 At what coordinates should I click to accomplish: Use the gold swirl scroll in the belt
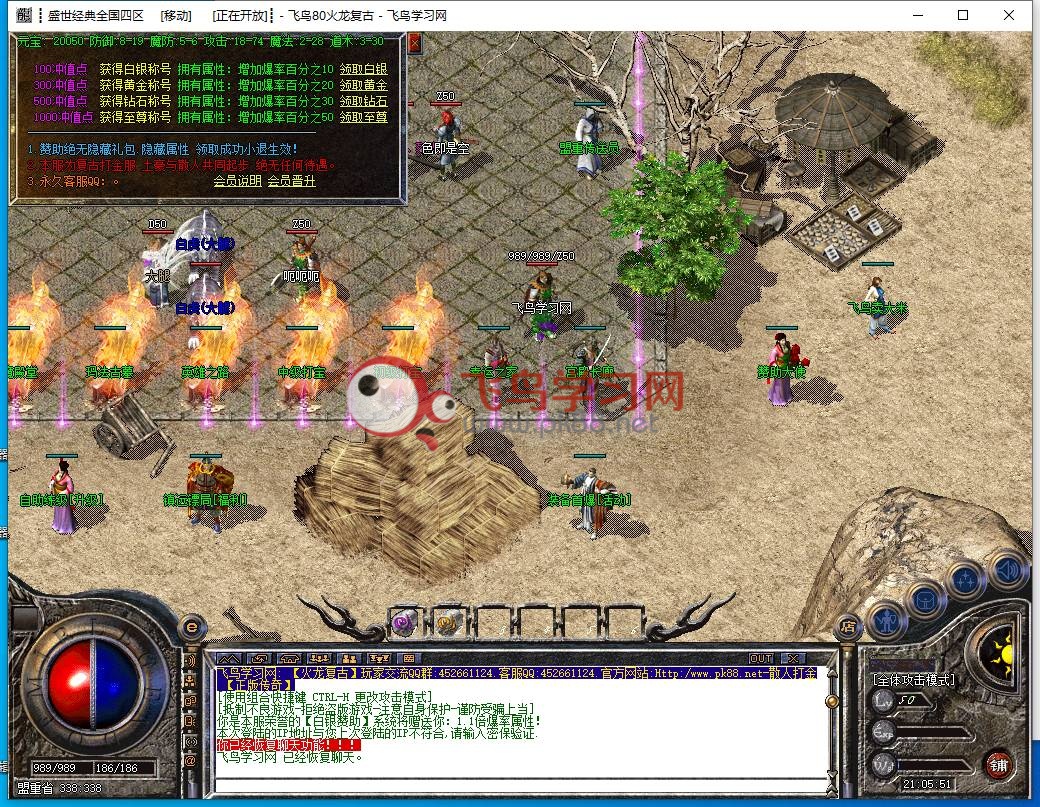point(447,622)
